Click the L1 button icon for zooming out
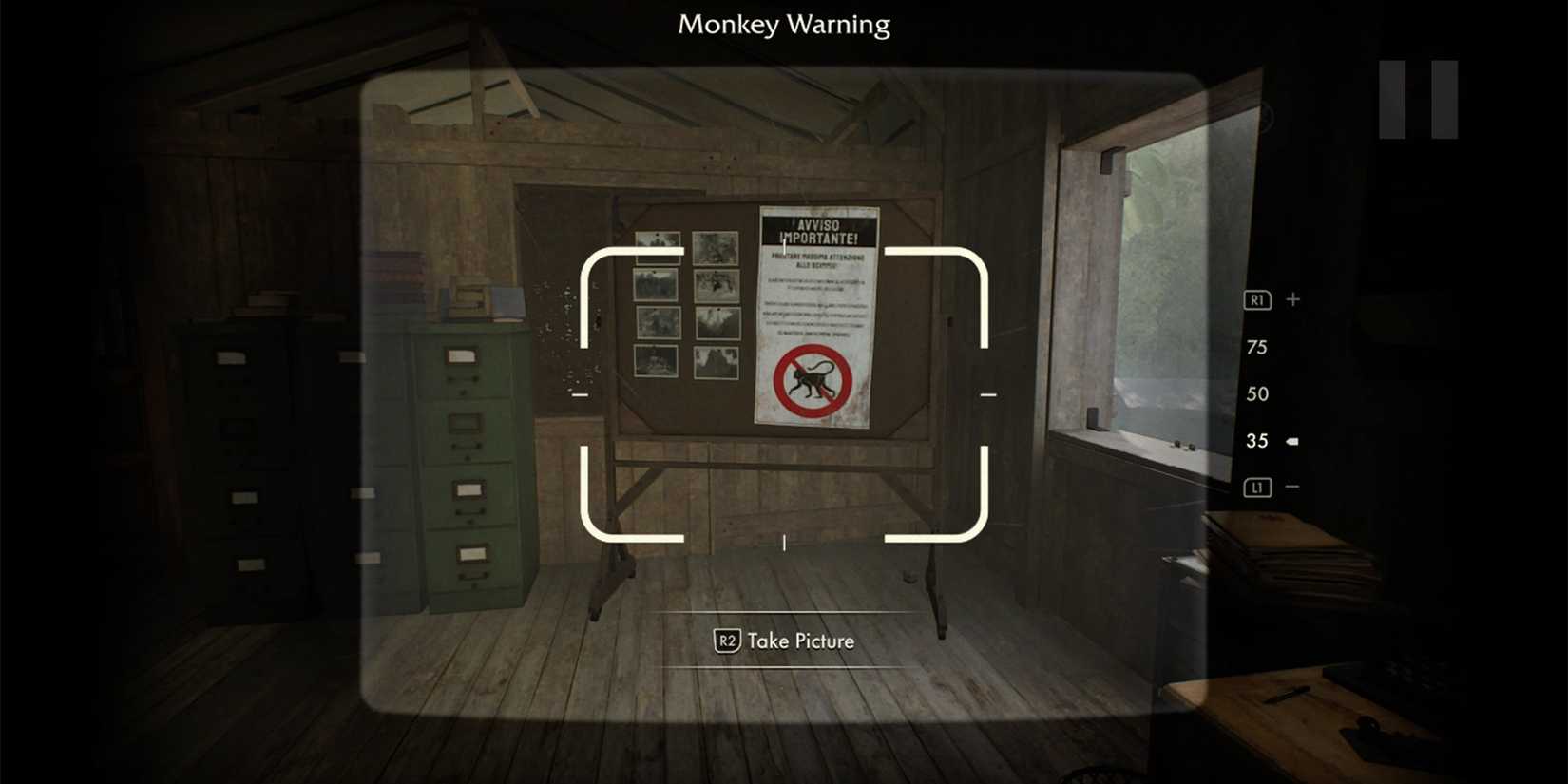Screen dimensions: 1568x784 (1256, 486)
